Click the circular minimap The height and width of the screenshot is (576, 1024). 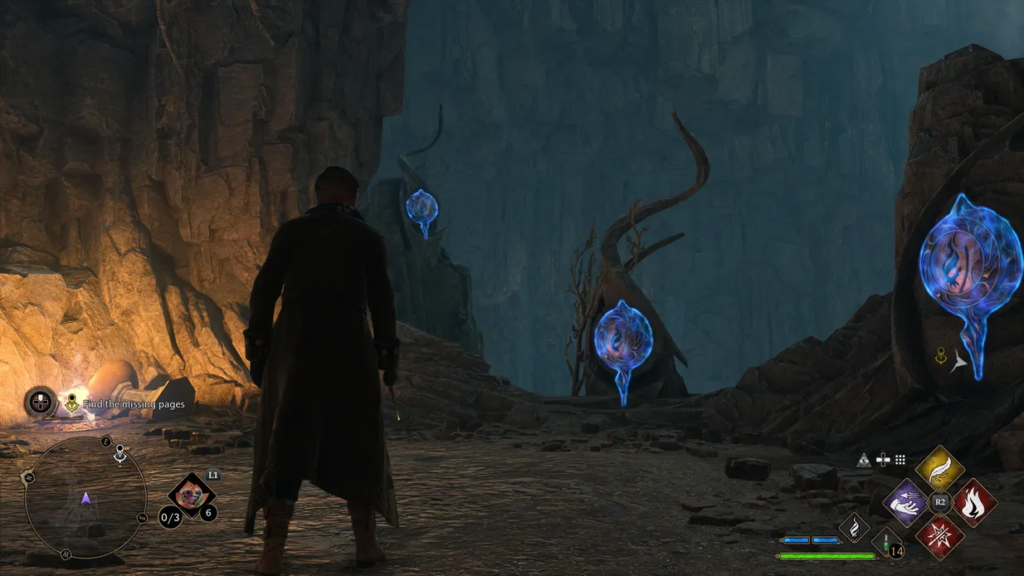[85, 496]
